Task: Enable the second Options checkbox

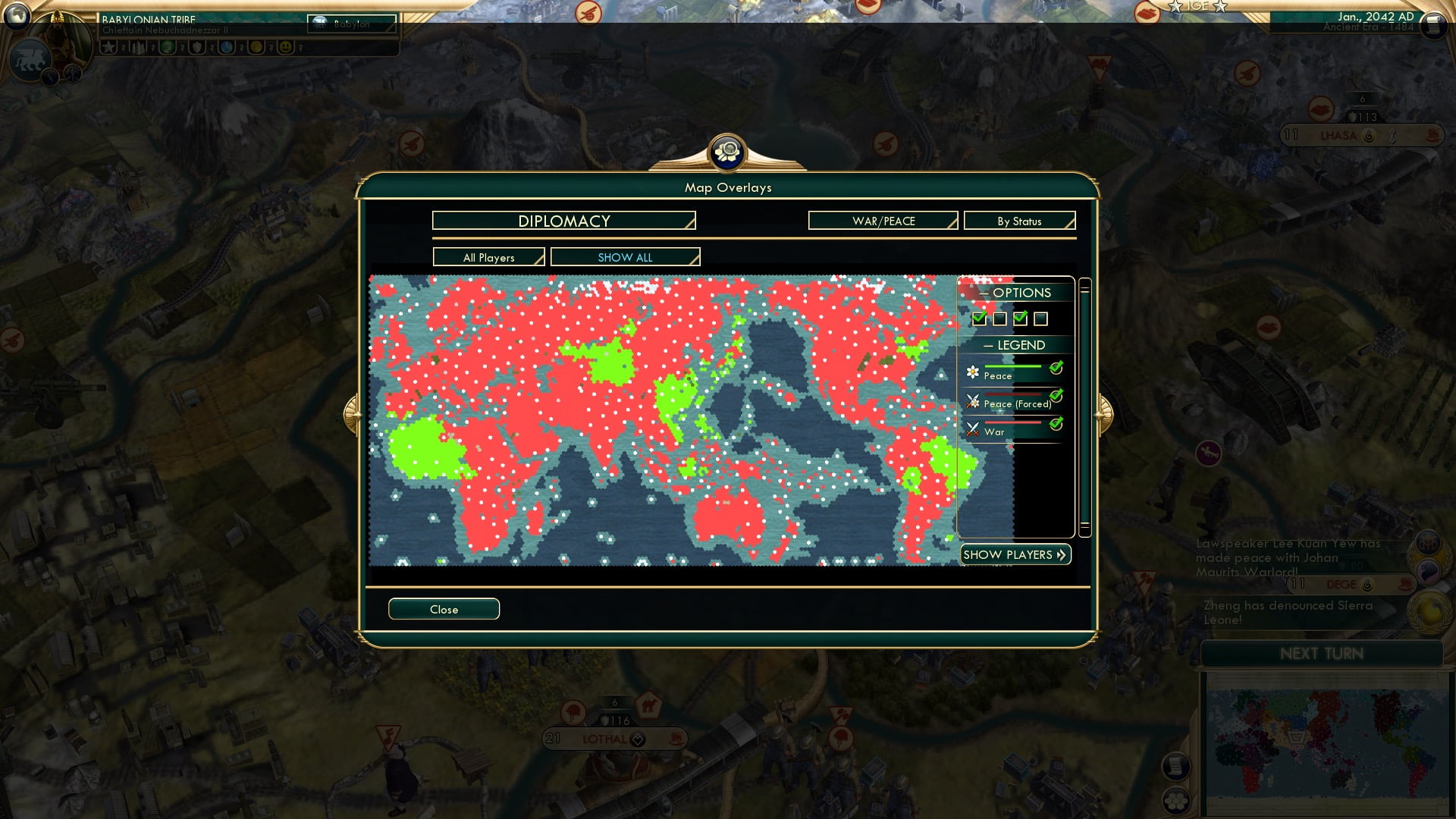Action: 999,318
